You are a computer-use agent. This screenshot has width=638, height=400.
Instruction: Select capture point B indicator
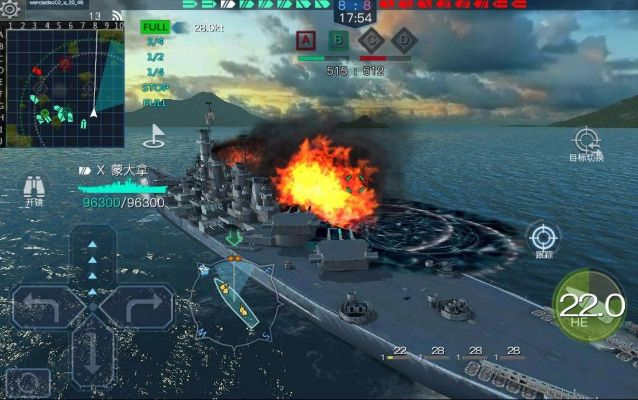tap(340, 41)
